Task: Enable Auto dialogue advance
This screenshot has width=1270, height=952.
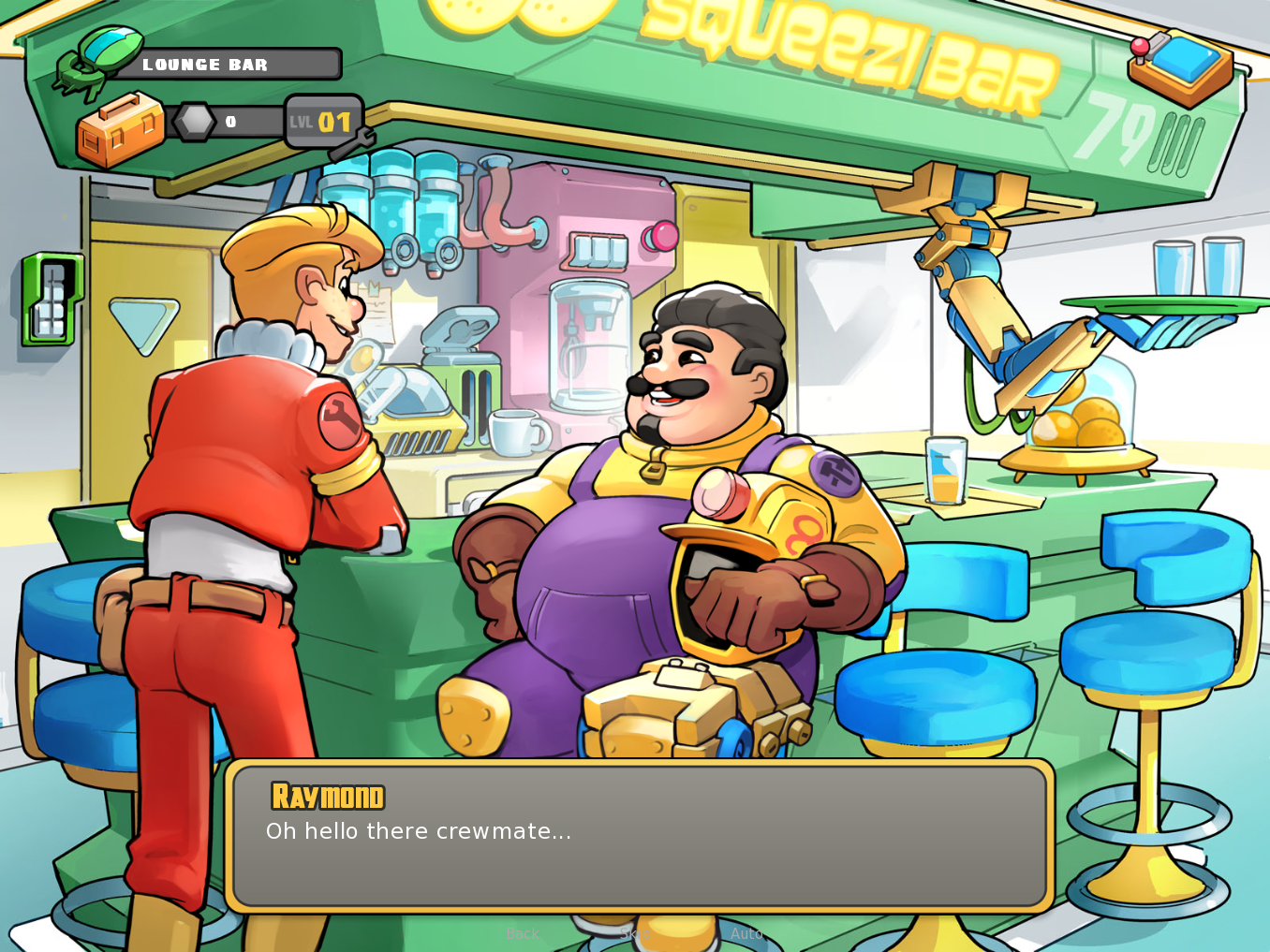Action: tap(746, 933)
